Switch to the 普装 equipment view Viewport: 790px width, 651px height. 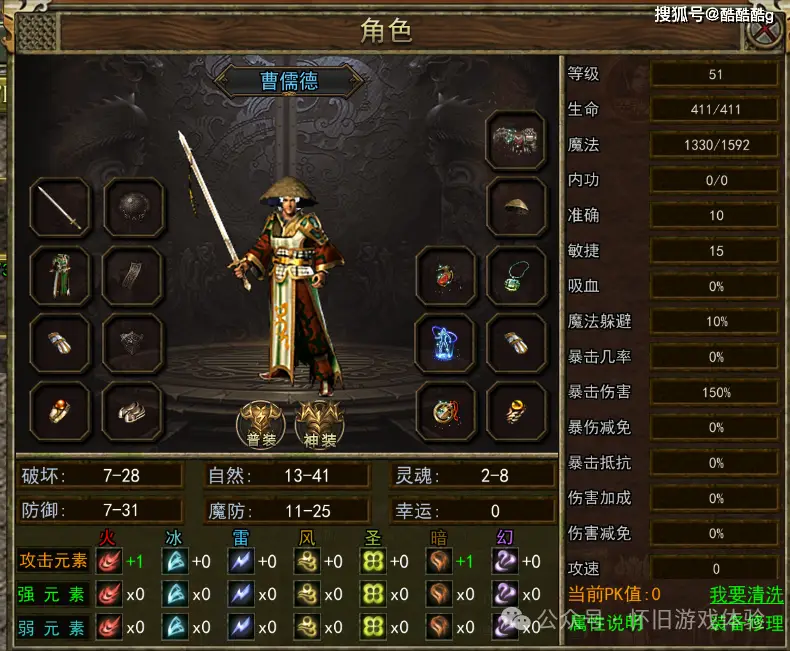260,425
